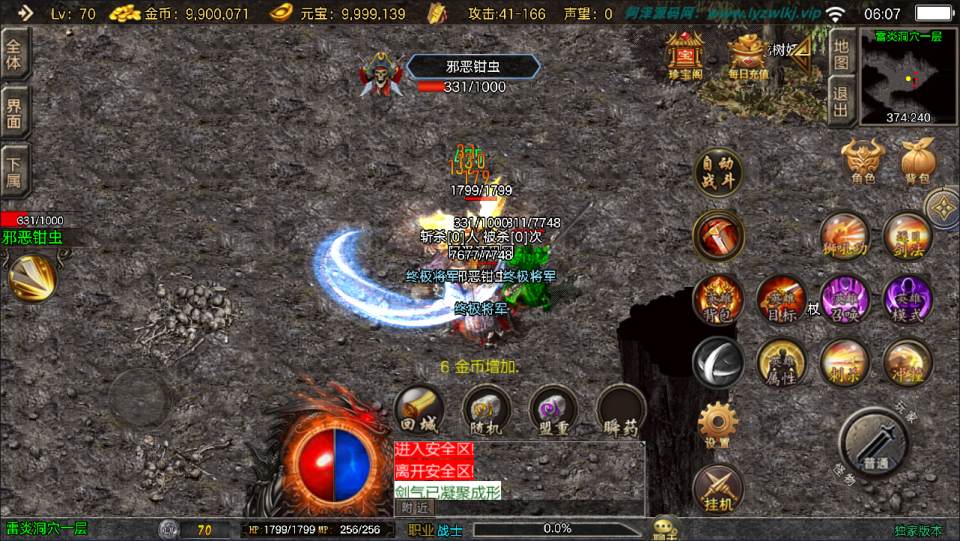This screenshot has height=541, width=960.
Task: Open the 背包 bag icon
Action: tap(917, 161)
